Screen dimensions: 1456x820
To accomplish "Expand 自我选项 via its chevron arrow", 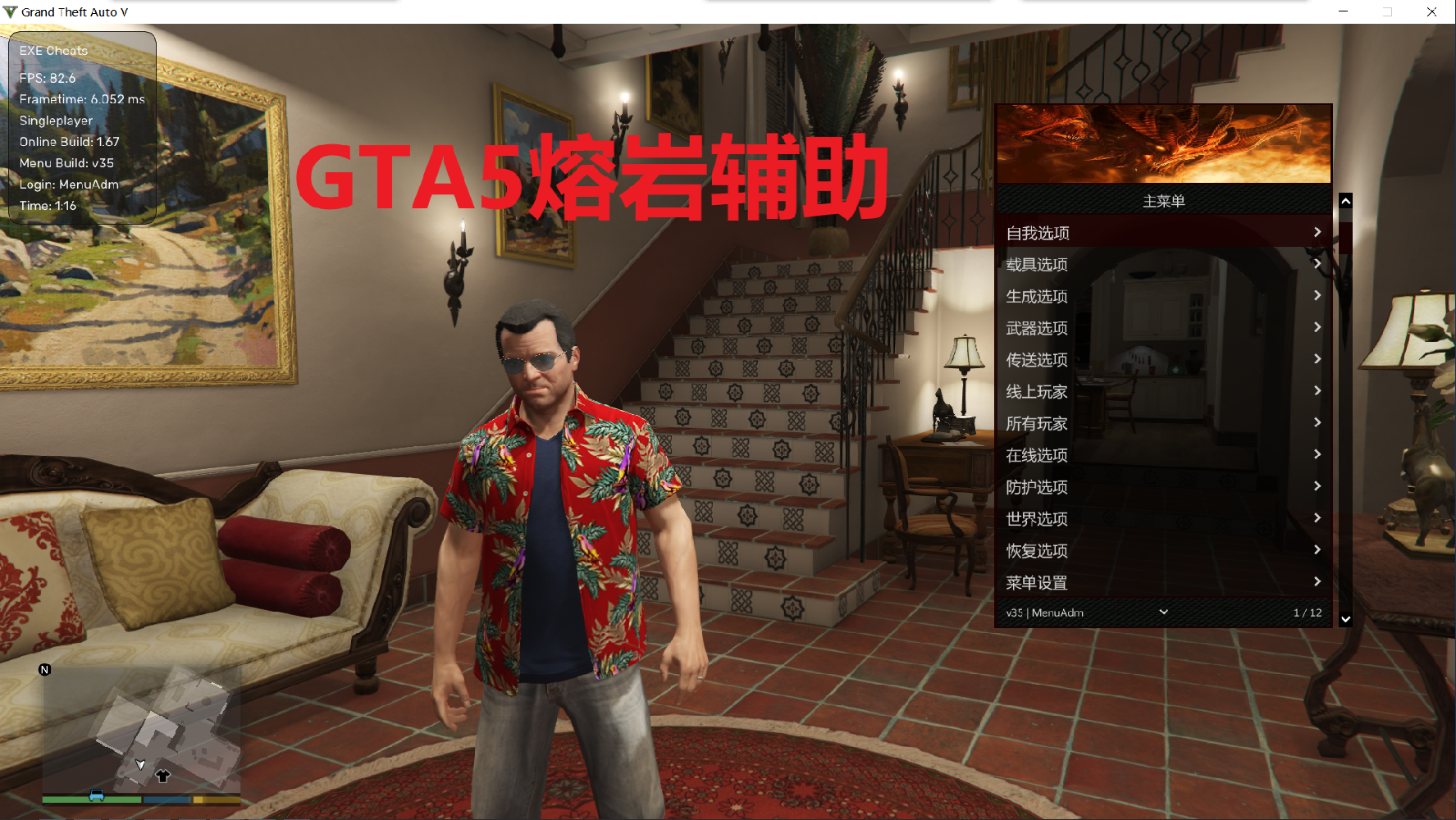I will click(x=1317, y=231).
